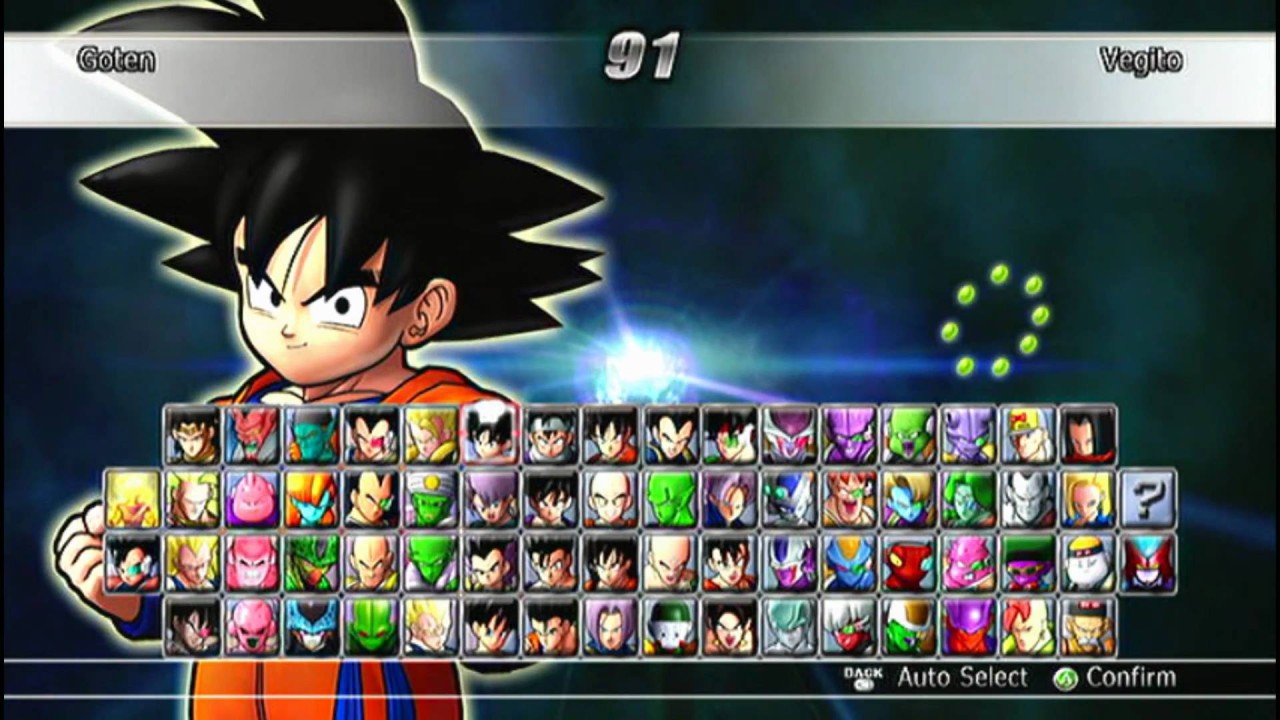Pick green-haired Zarbon
This screenshot has width=1280, height=720.
pos(967,499)
